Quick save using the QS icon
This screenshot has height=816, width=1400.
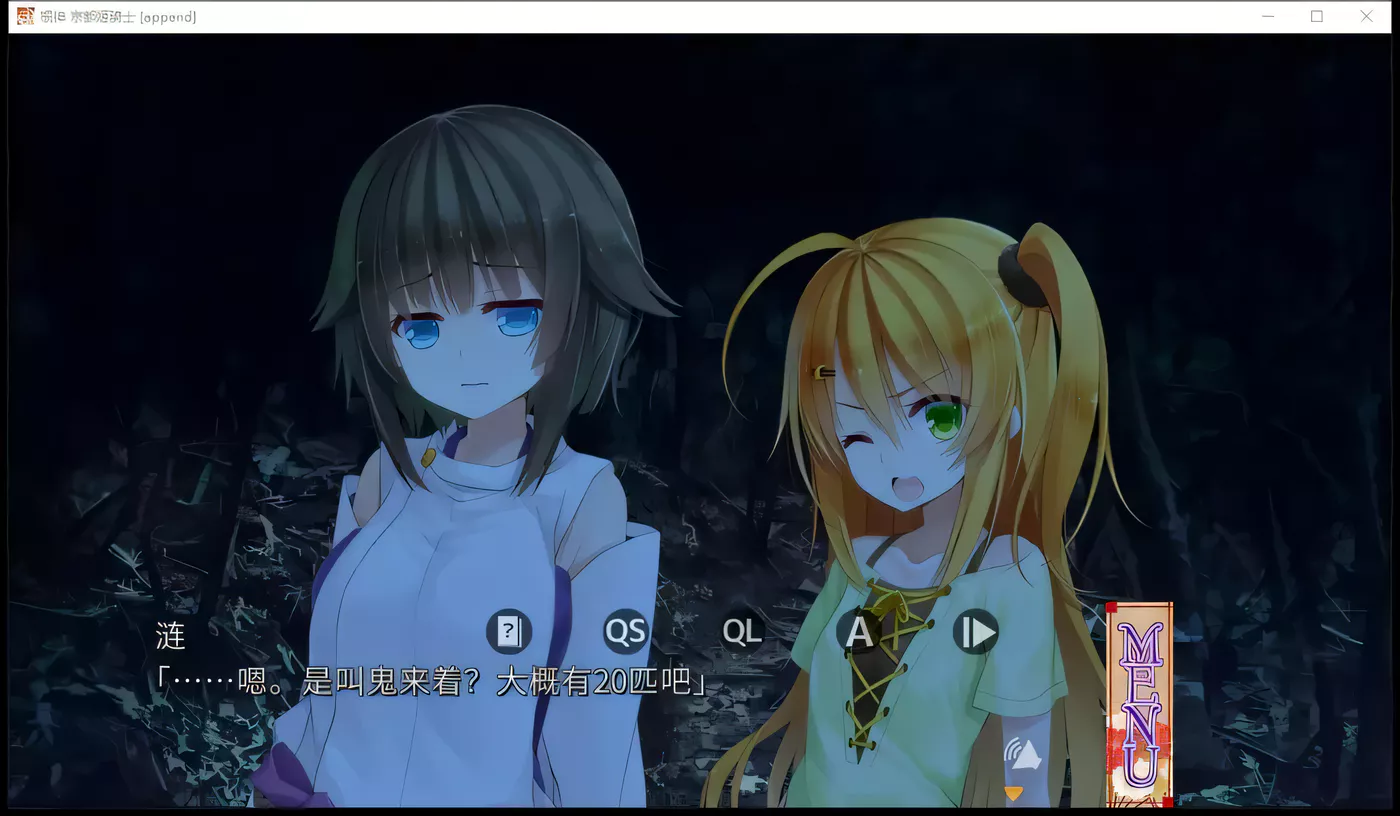[x=624, y=632]
